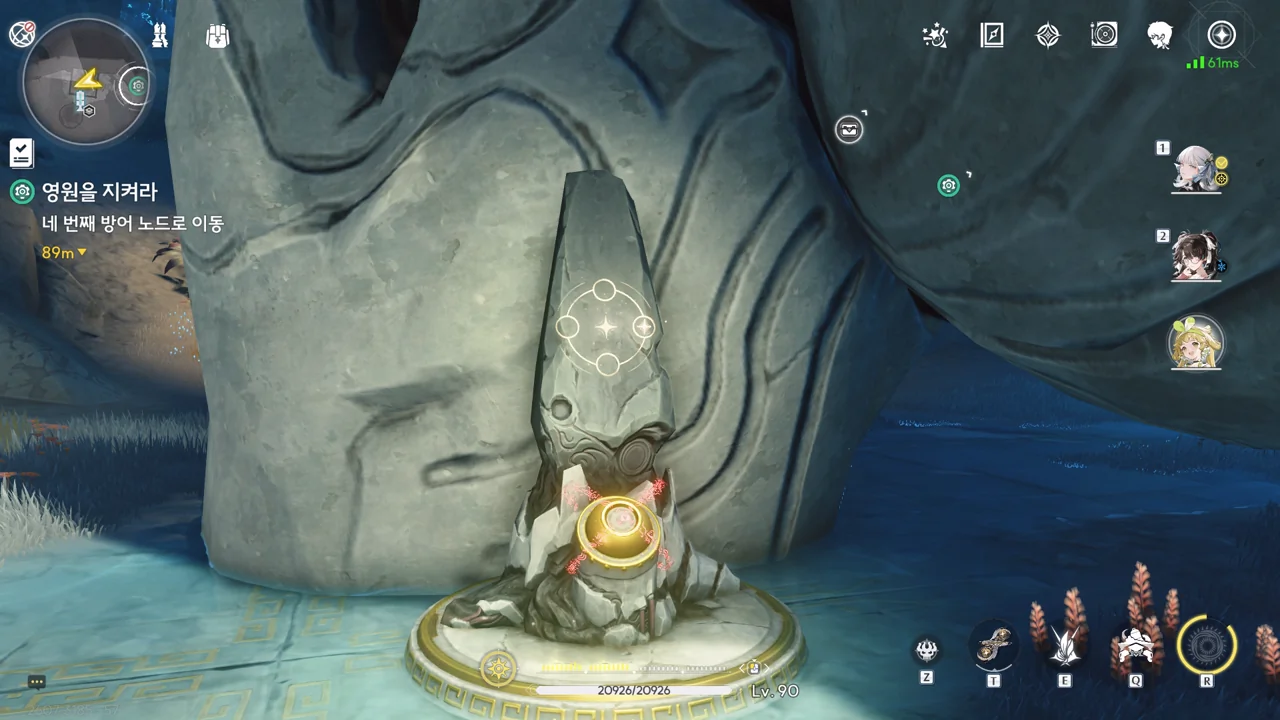The height and width of the screenshot is (720, 1280).
Task: Open the circular minimap
Action: (85, 83)
